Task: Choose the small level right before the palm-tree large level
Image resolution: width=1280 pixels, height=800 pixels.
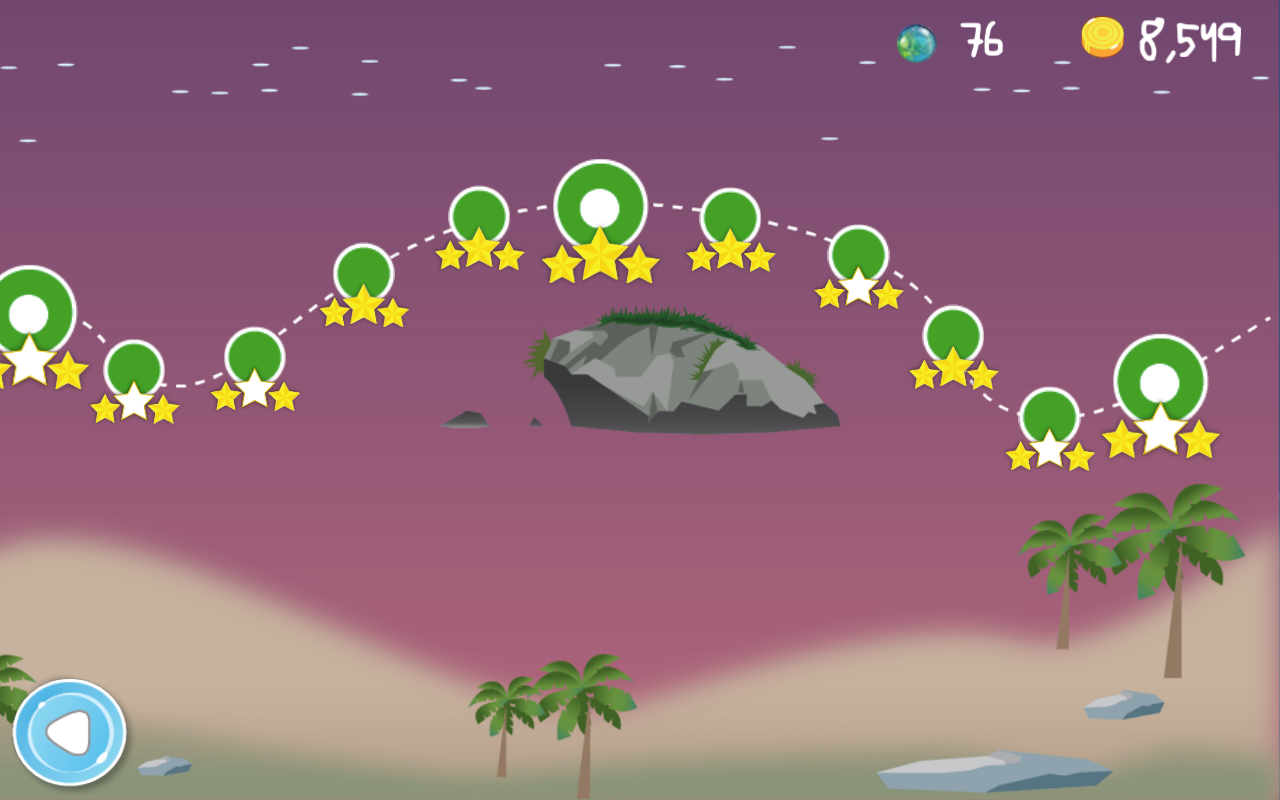Action: pos(1049,416)
